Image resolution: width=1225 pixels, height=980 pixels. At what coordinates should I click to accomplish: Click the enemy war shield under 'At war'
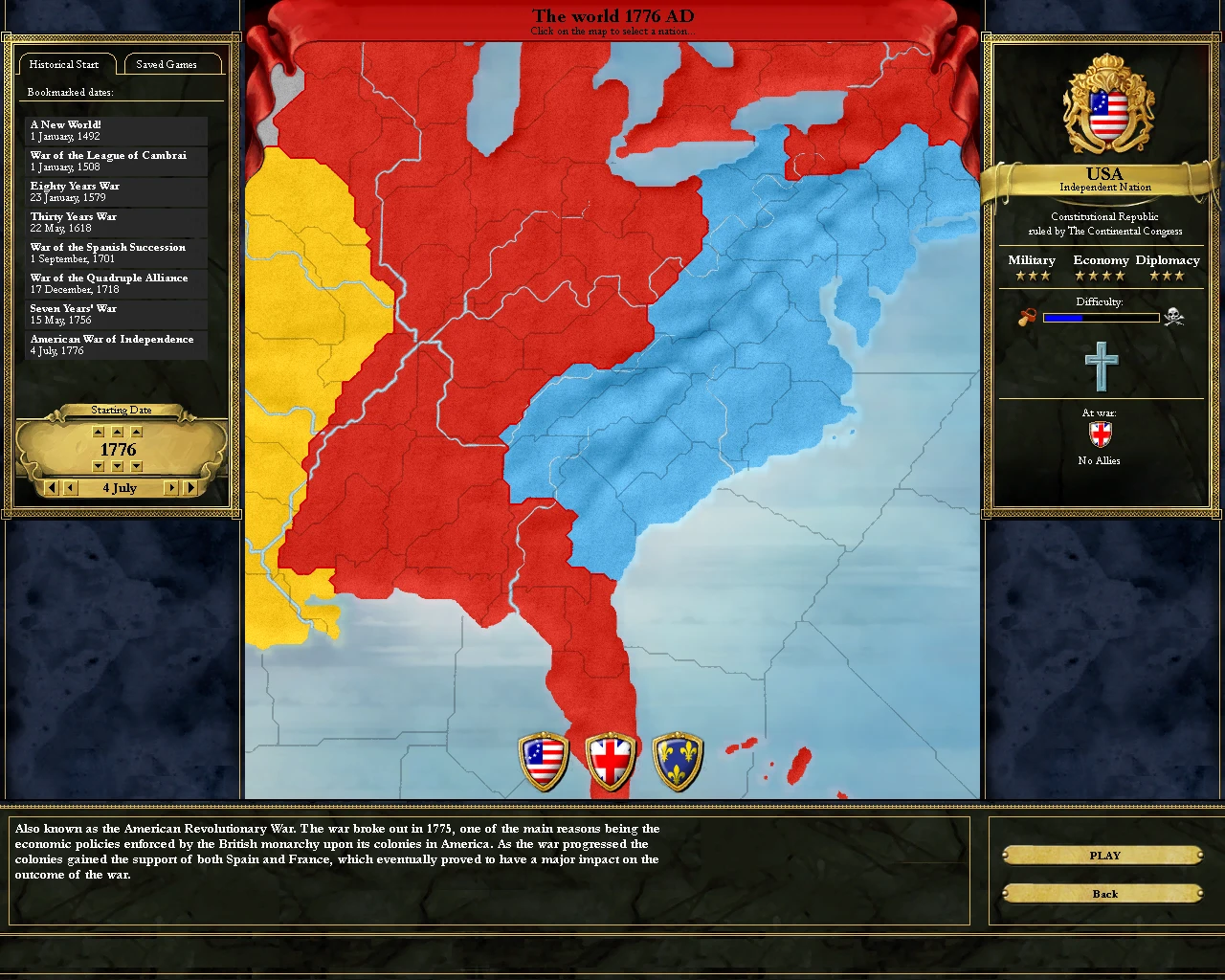coord(1099,435)
